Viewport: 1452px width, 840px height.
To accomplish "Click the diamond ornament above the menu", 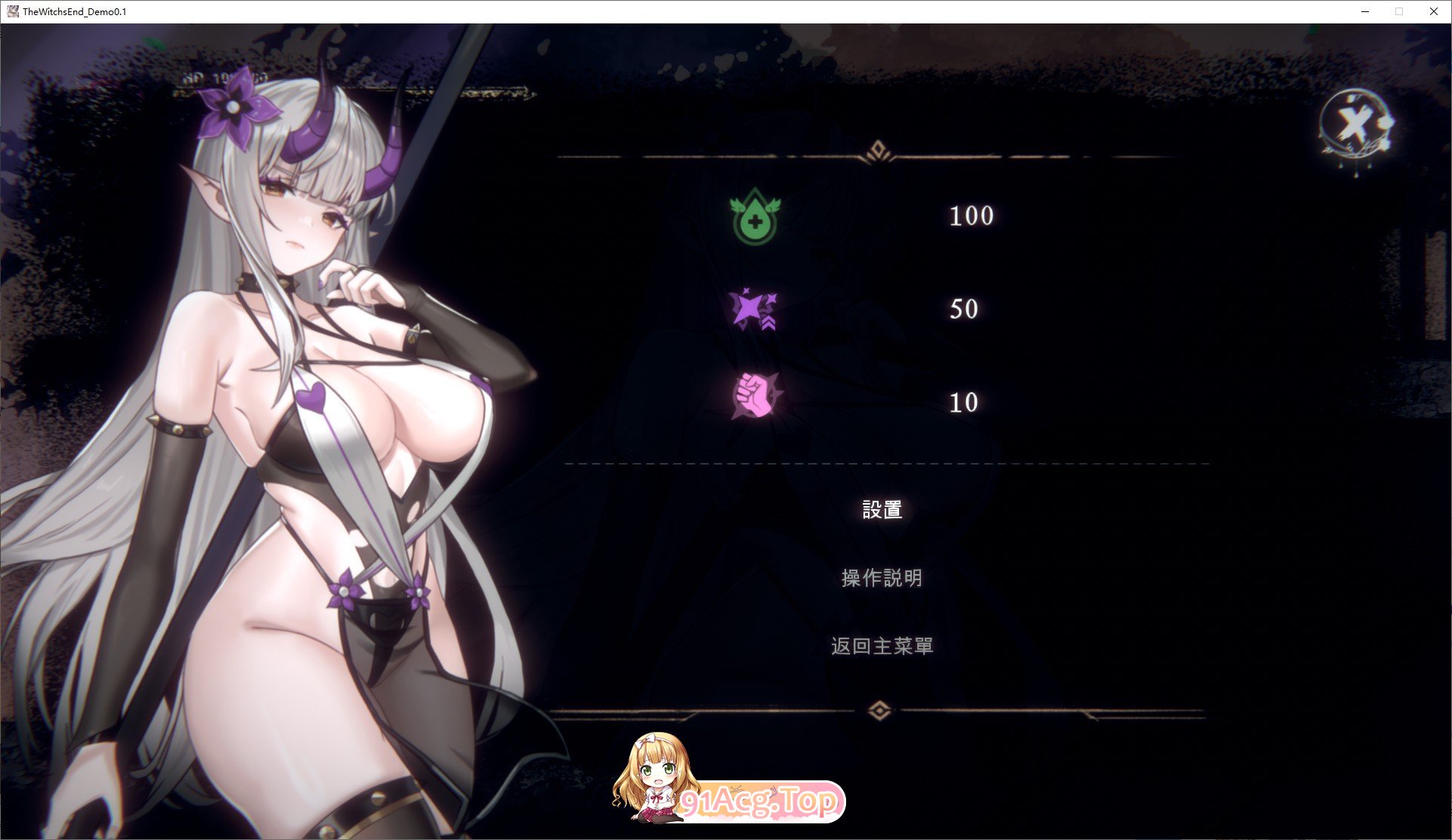I will click(879, 149).
